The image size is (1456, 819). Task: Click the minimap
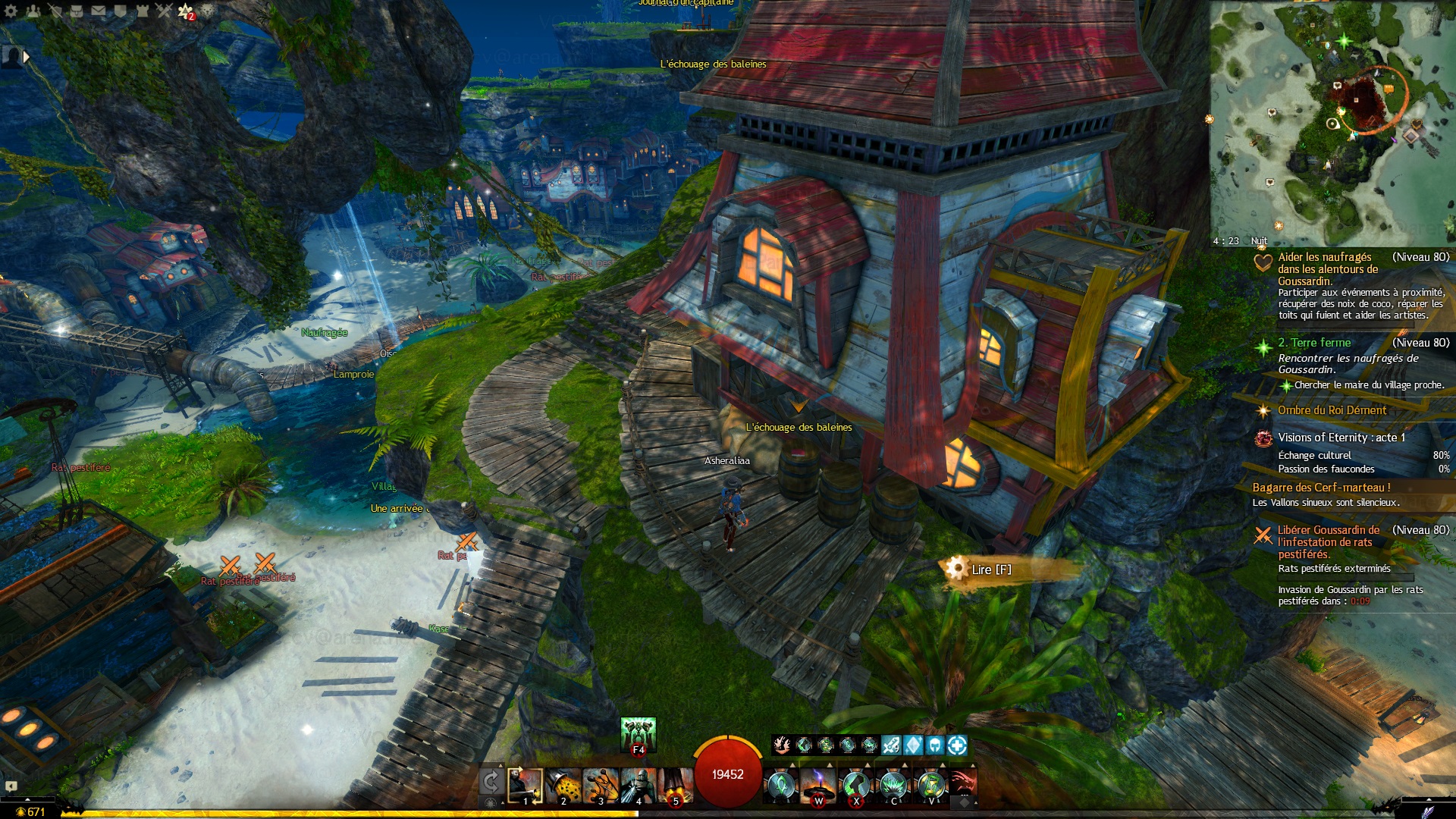(x=1332, y=123)
